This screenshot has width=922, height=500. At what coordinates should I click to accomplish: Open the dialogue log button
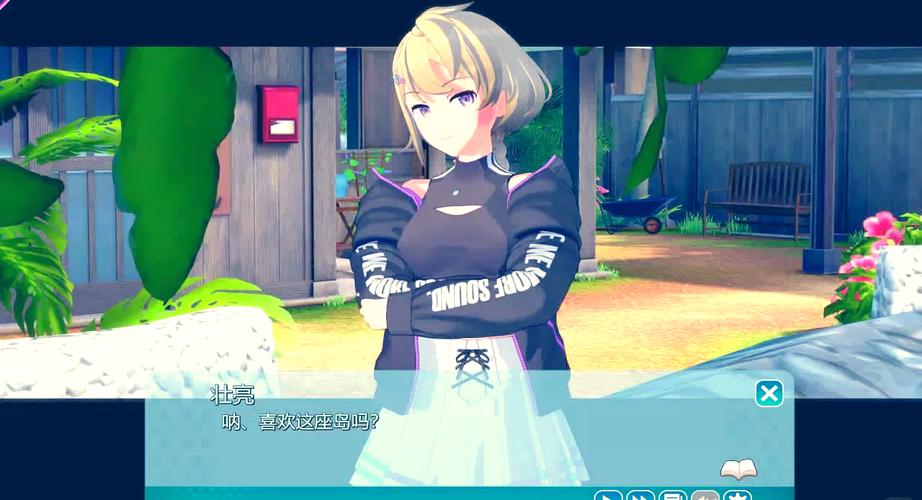(x=673, y=496)
